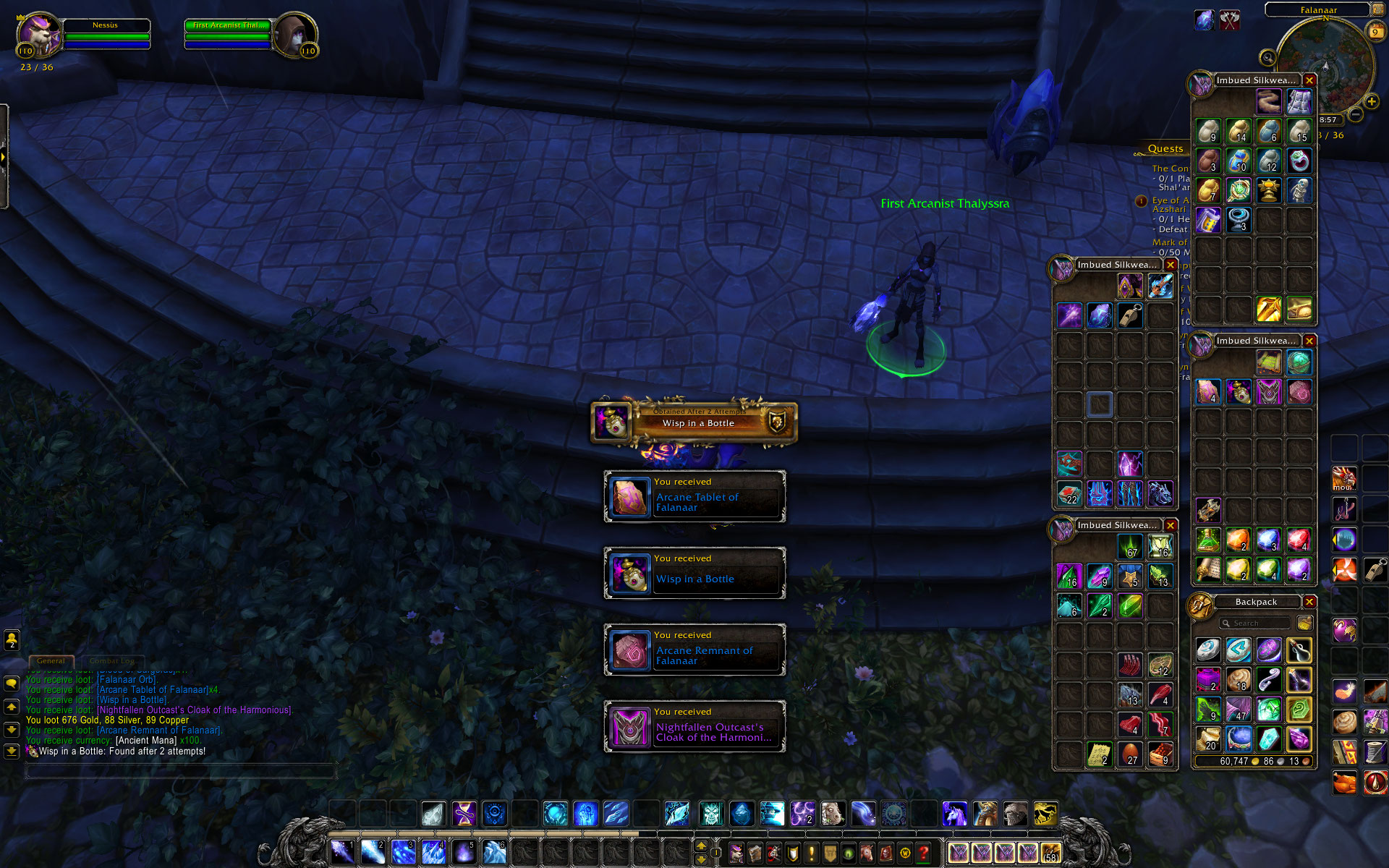Zoom out the minimap with minus button
The height and width of the screenshot is (868, 1389).
1356,114
